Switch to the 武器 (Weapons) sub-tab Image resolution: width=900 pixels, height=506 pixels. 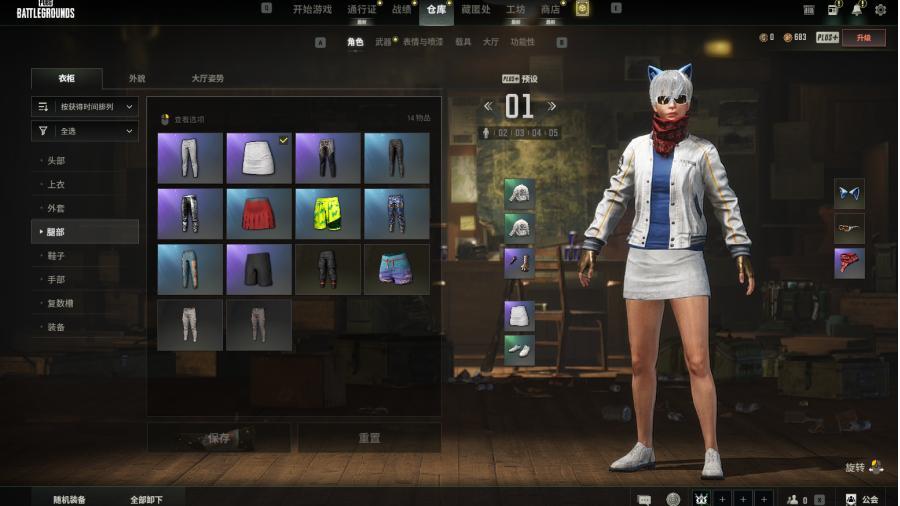pyautogui.click(x=383, y=42)
